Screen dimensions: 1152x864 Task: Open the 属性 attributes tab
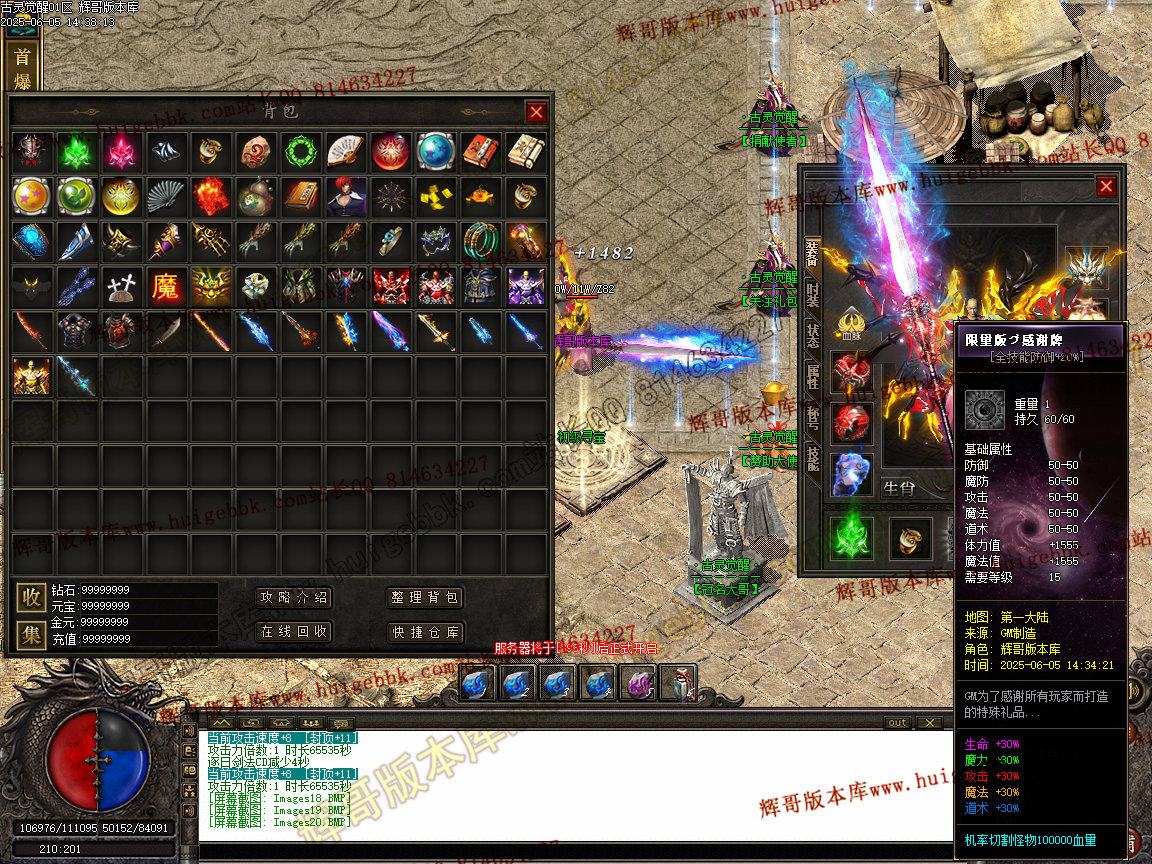(x=812, y=377)
